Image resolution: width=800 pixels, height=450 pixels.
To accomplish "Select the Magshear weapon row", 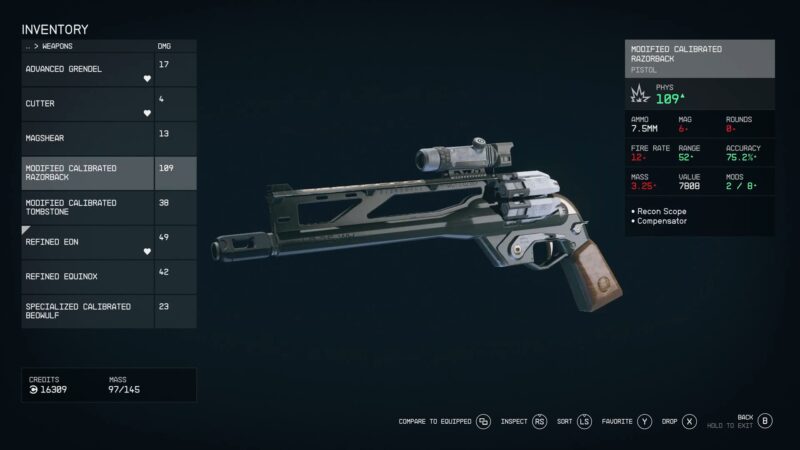I will [x=88, y=138].
